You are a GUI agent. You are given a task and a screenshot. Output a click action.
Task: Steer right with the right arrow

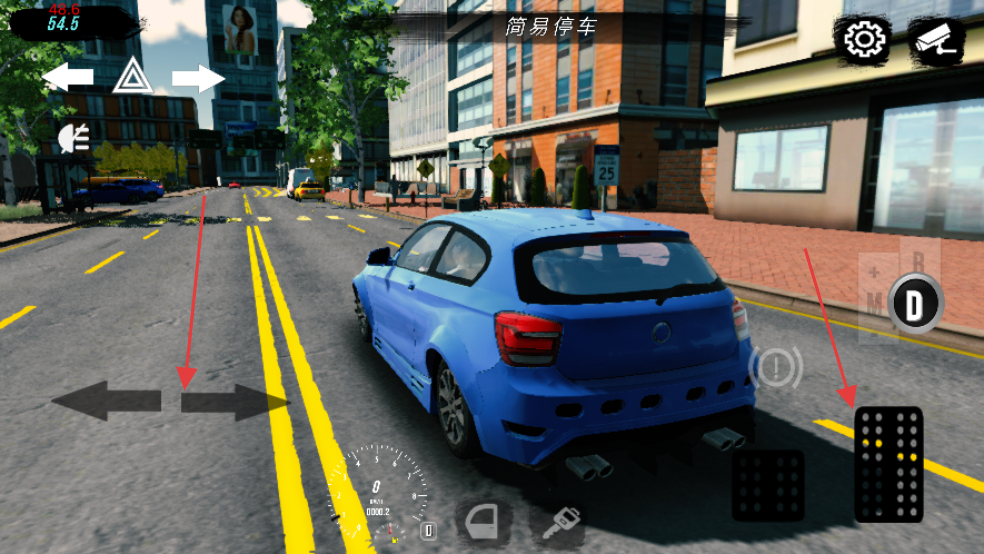pyautogui.click(x=234, y=402)
